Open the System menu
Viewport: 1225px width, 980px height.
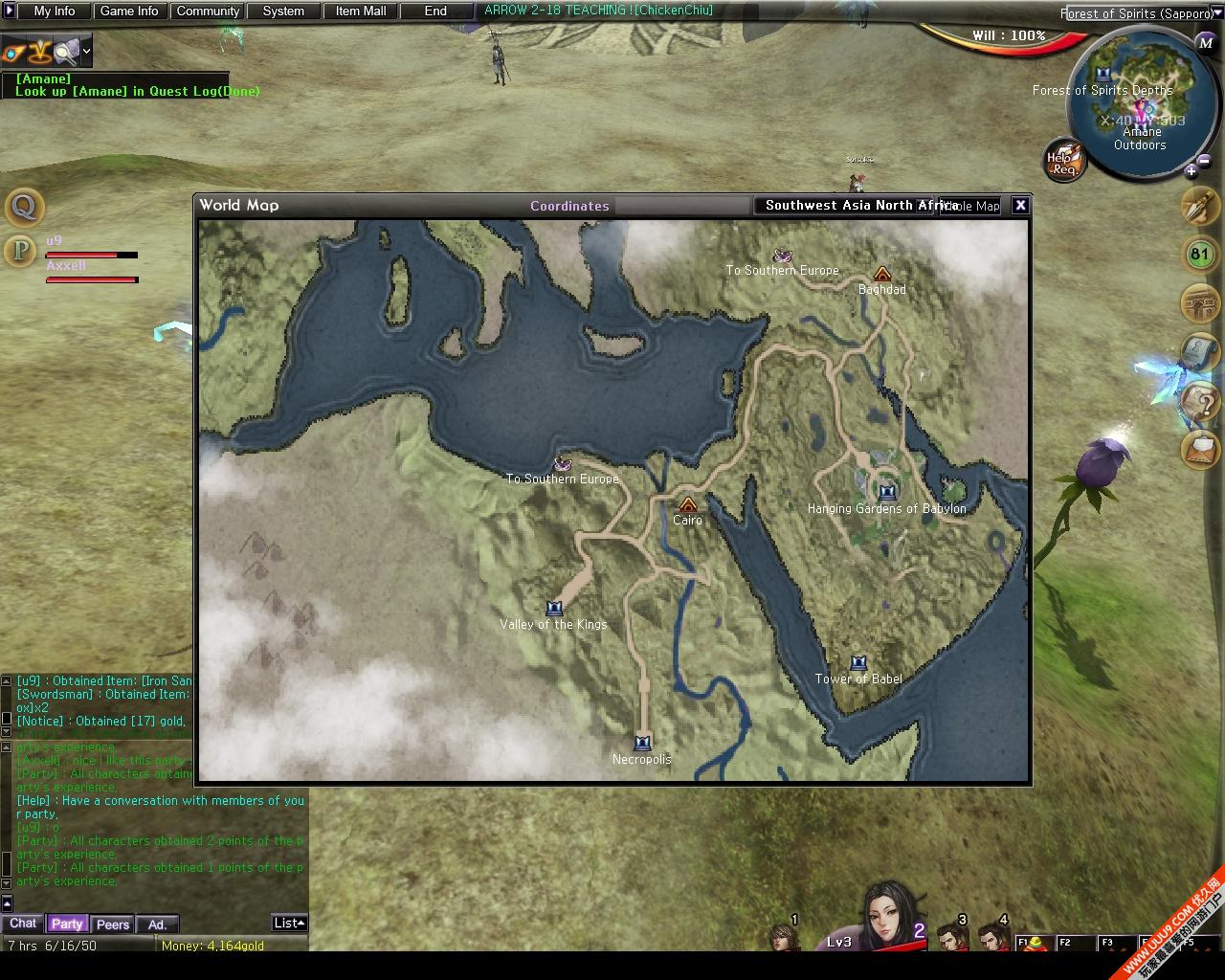[283, 11]
